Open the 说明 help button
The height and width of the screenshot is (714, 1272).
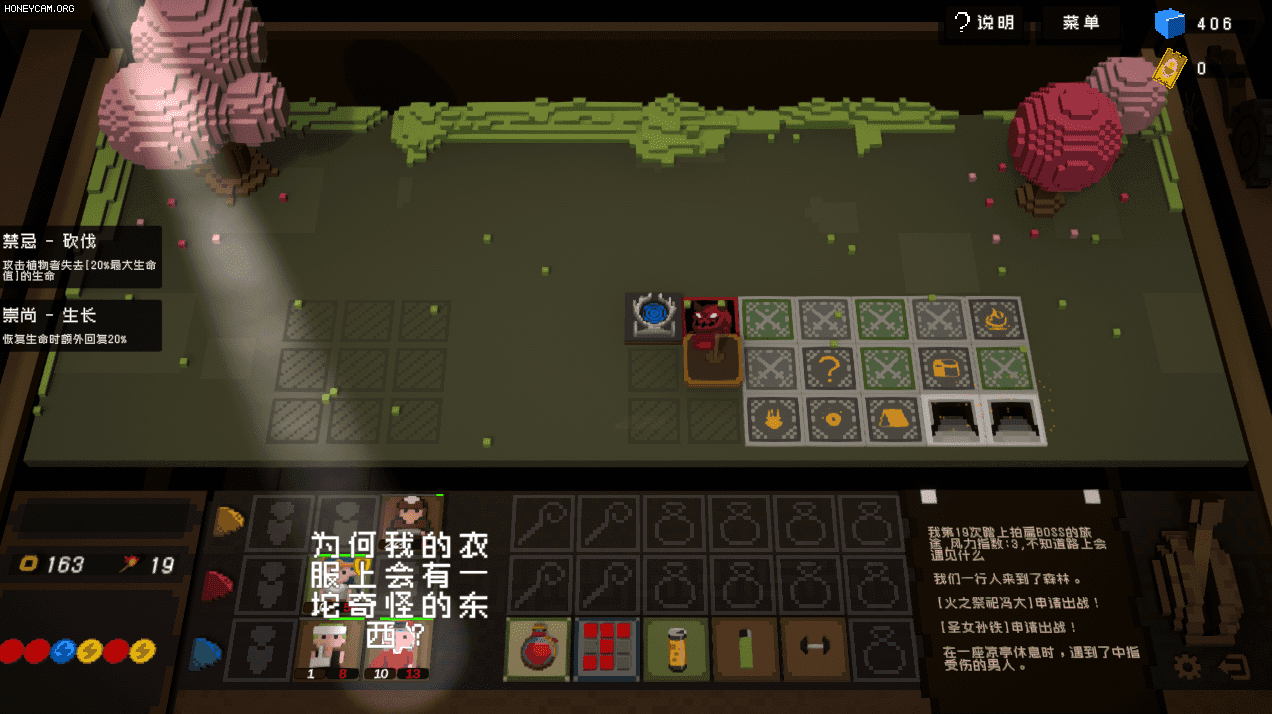pos(984,23)
